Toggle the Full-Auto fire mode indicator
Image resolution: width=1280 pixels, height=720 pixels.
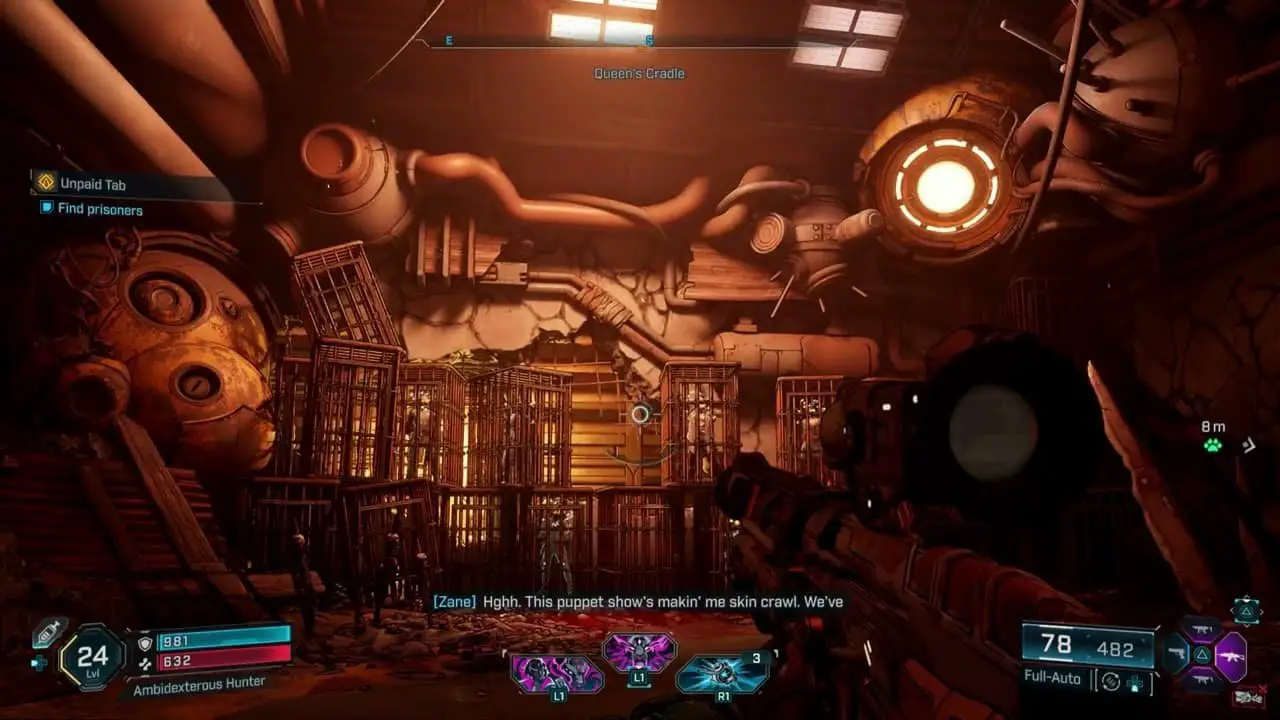(x=1052, y=678)
